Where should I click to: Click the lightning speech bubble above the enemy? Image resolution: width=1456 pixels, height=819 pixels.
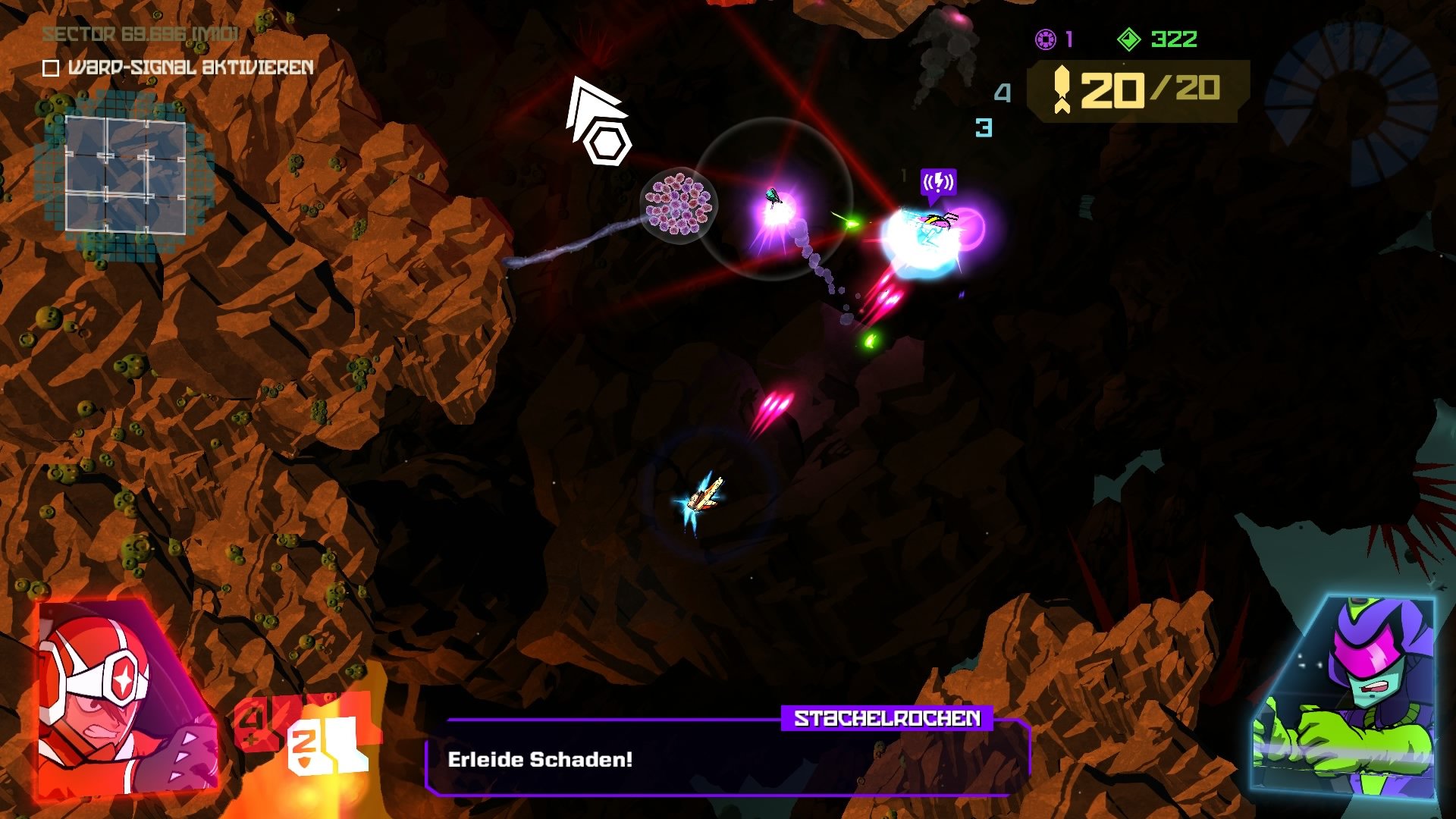939,181
